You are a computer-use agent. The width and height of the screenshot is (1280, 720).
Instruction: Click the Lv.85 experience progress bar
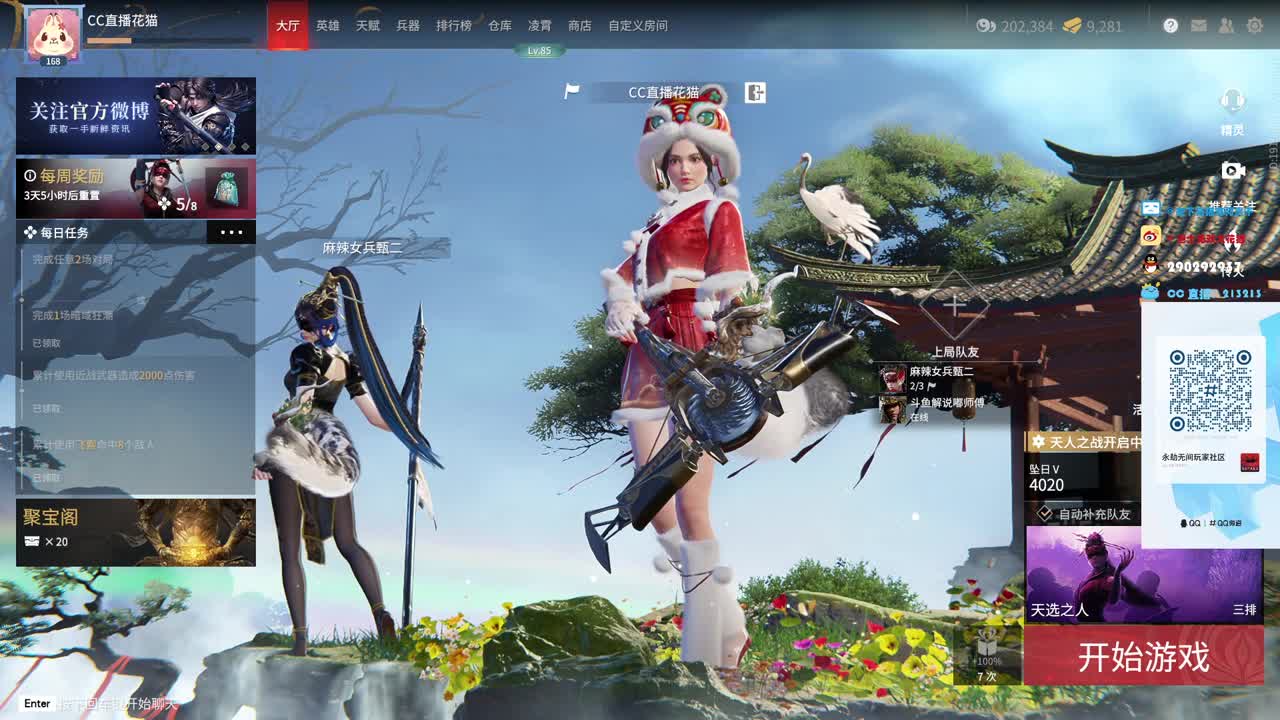[540, 50]
